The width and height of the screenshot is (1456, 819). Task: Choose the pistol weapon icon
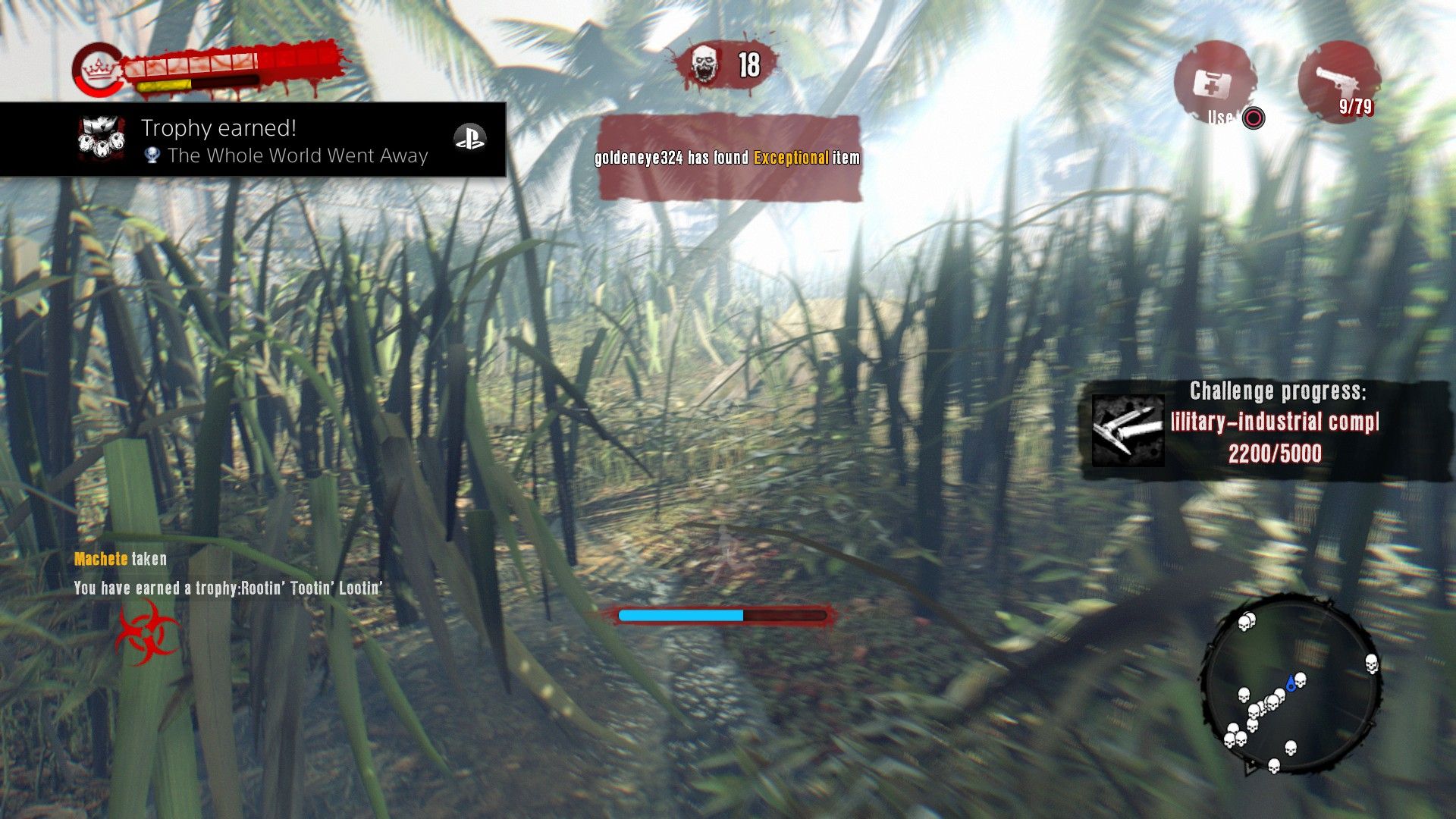(x=1338, y=82)
